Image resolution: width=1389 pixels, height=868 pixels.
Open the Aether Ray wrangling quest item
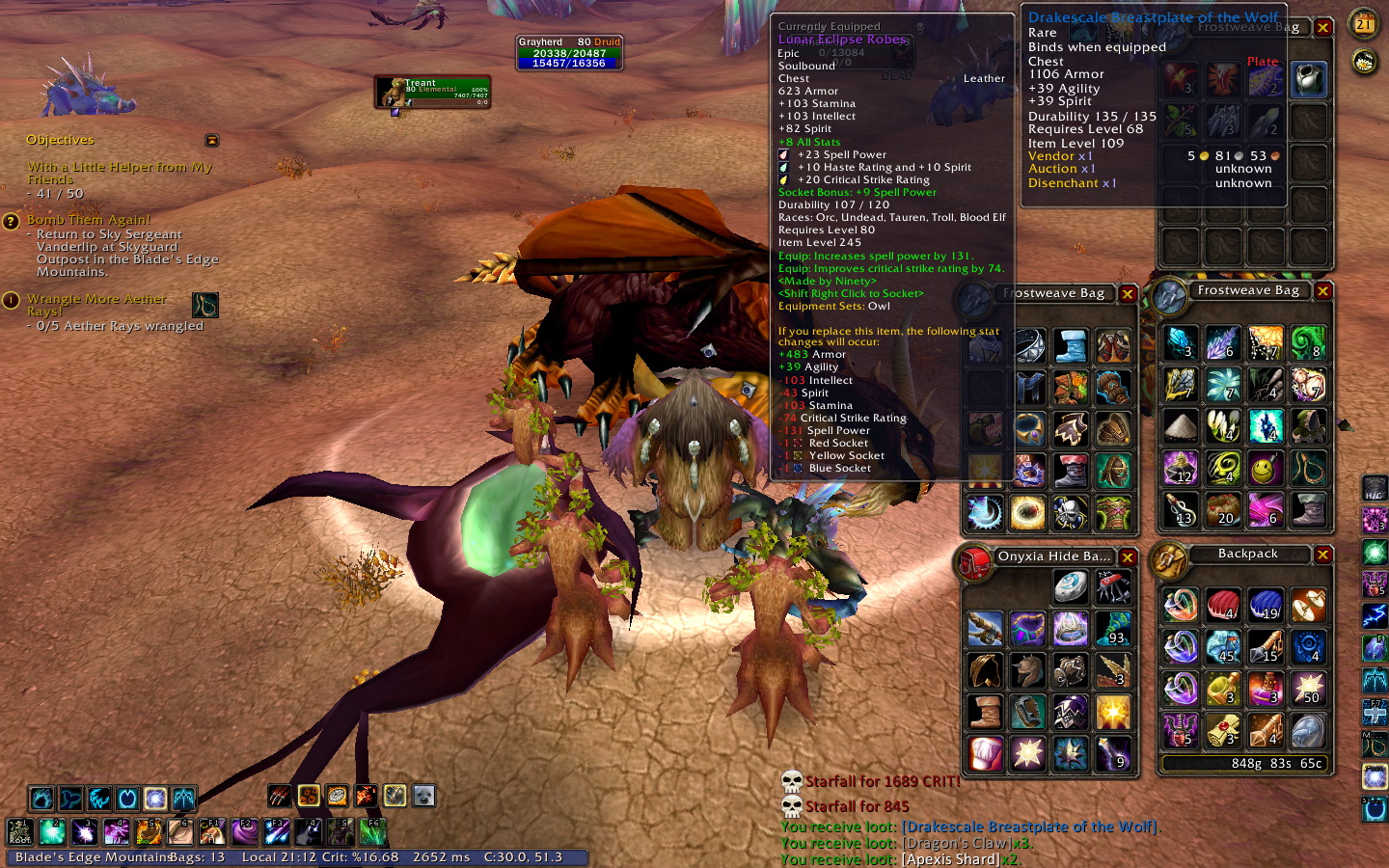[205, 305]
